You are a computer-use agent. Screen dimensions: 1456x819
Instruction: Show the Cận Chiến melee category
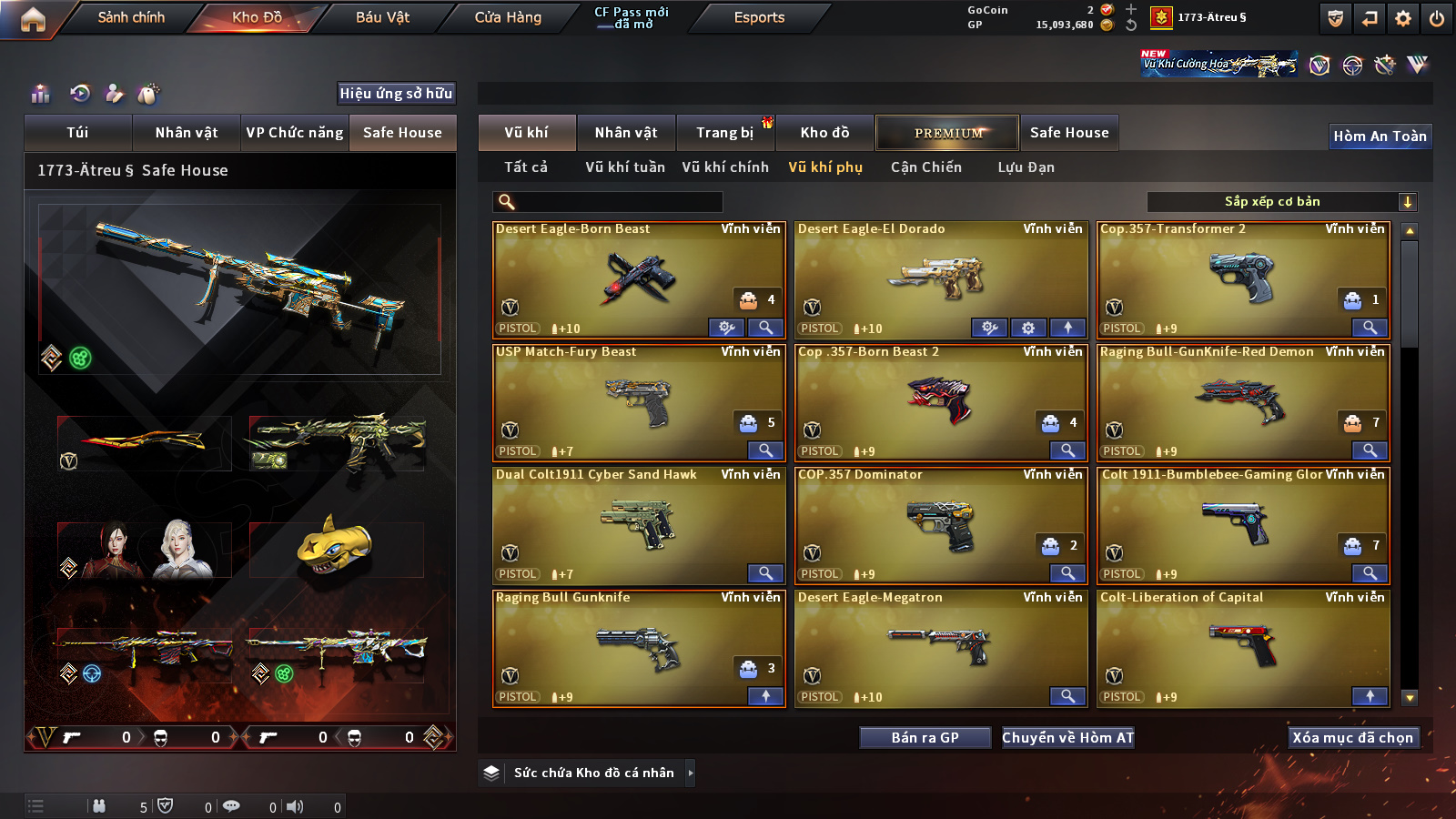(925, 167)
